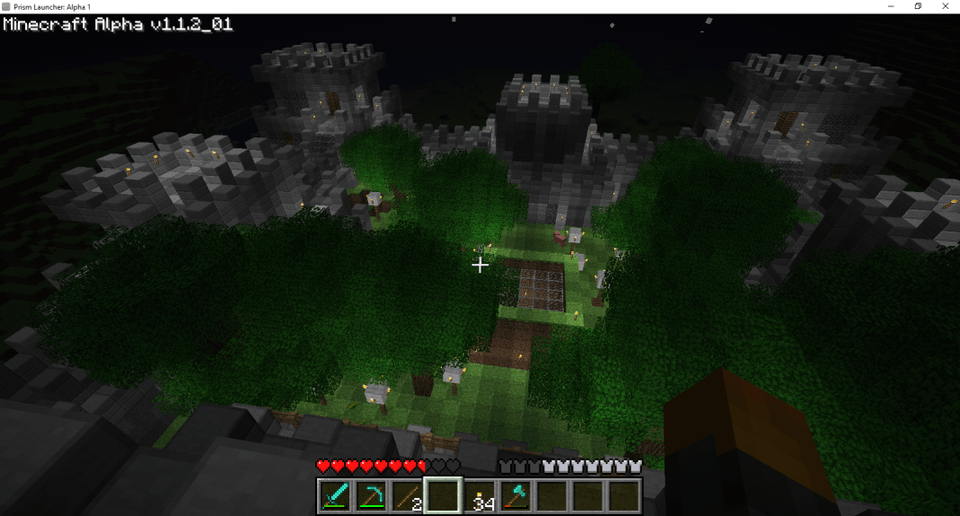960x516 pixels.
Task: Select the diamond sword hotbar slot
Action: point(335,495)
